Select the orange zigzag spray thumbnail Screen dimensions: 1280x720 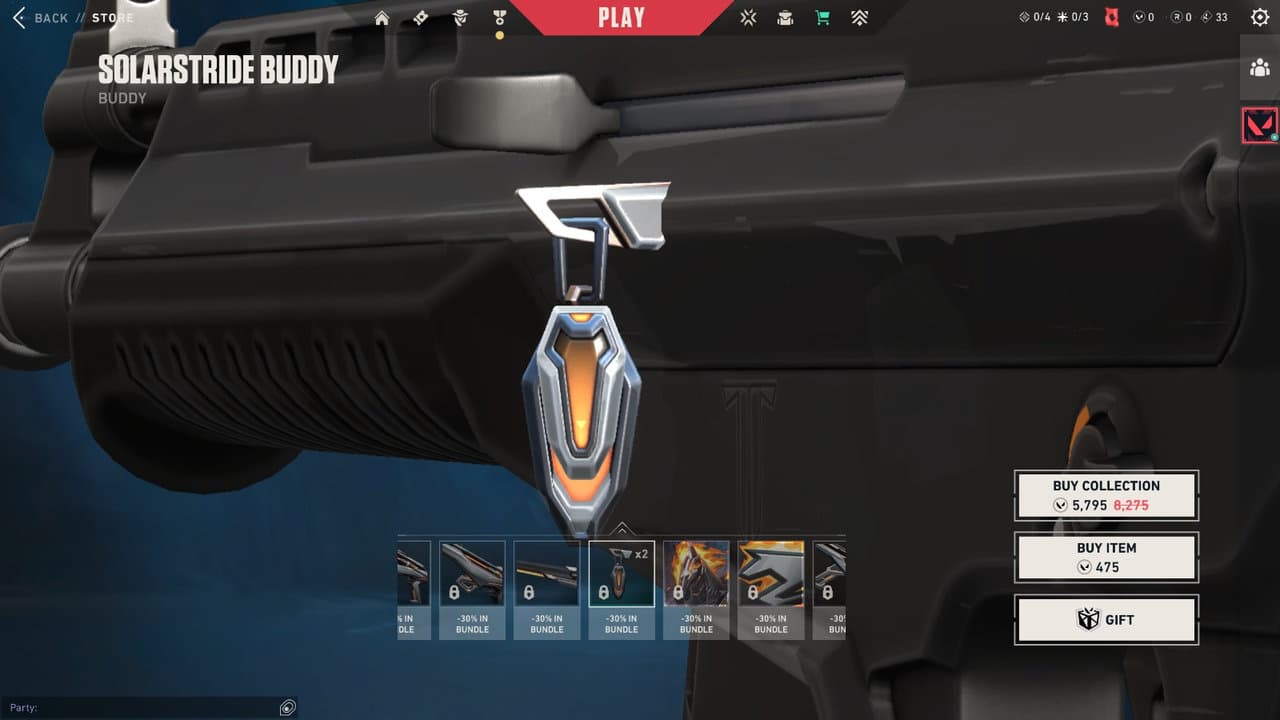point(771,575)
